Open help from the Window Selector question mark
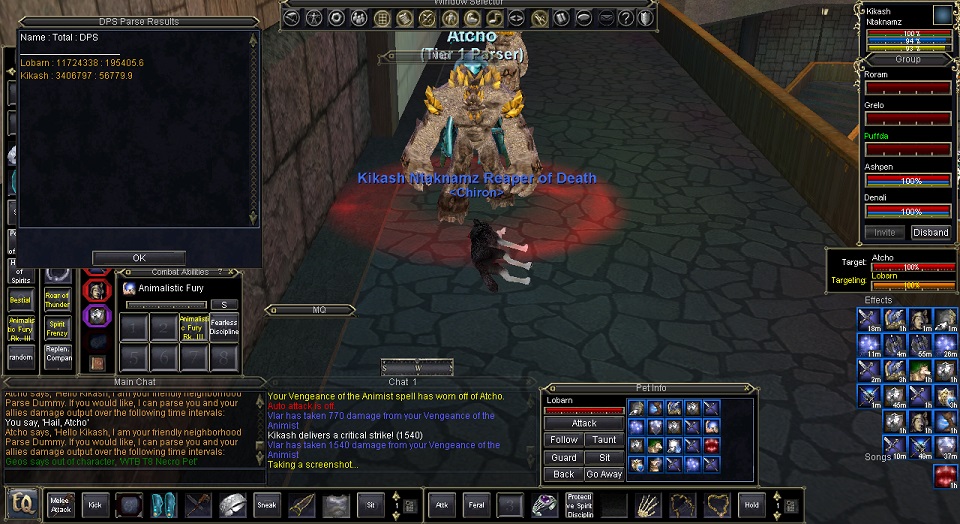This screenshot has height=524, width=960. [x=625, y=18]
